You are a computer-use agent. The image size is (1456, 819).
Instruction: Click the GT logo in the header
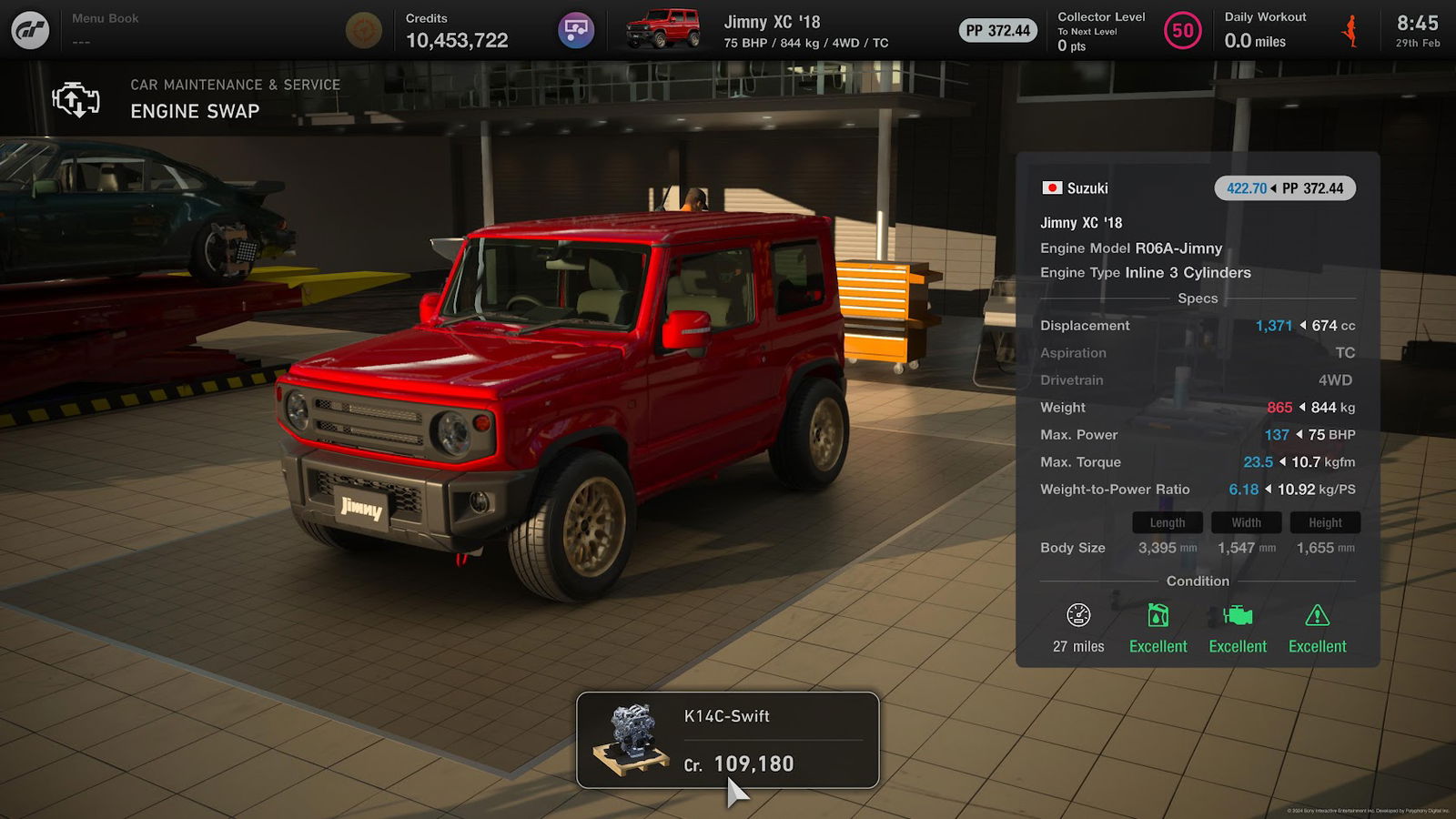30,30
